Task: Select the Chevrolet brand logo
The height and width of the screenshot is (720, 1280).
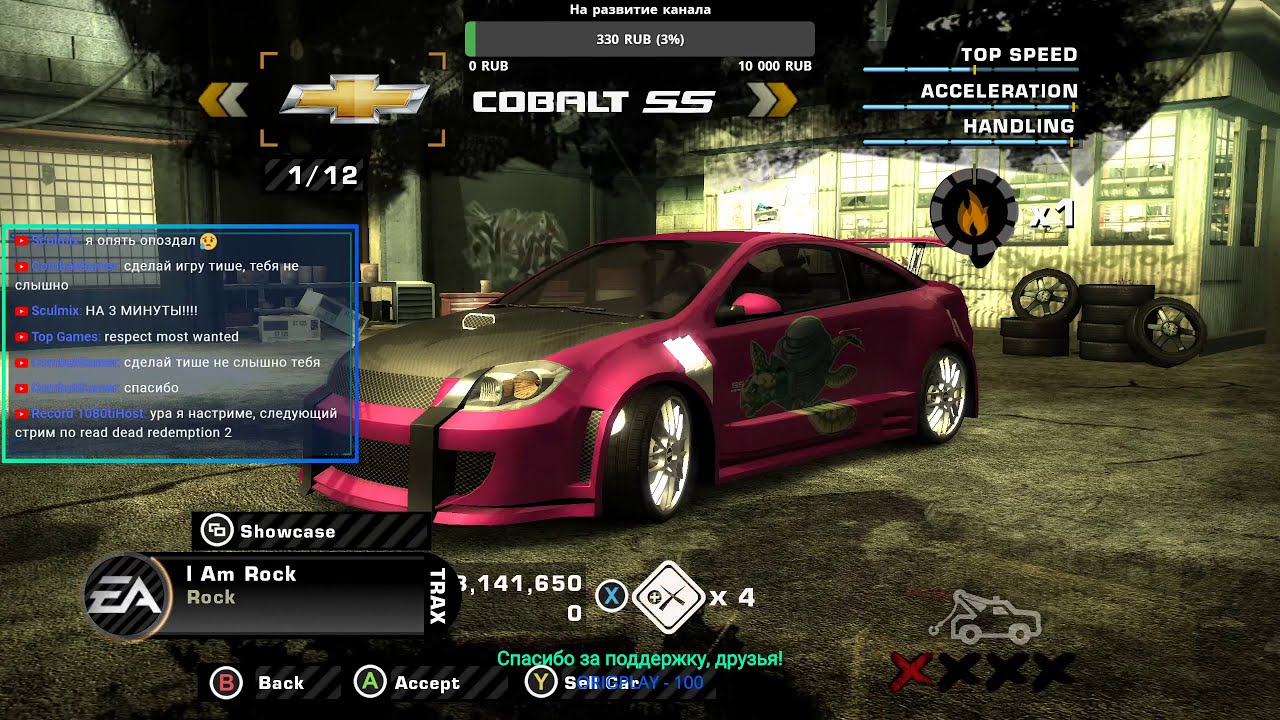Action: 353,99
